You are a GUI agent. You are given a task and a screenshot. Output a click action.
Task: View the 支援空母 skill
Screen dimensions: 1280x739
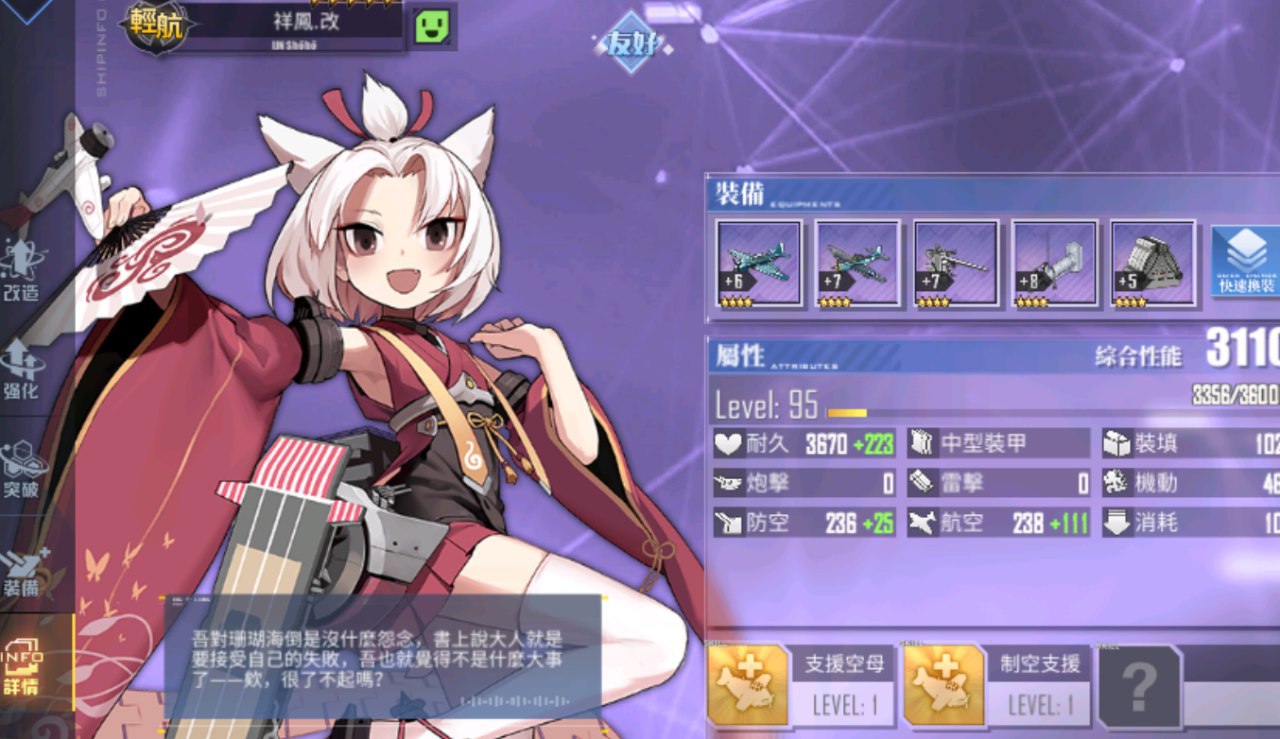click(800, 685)
